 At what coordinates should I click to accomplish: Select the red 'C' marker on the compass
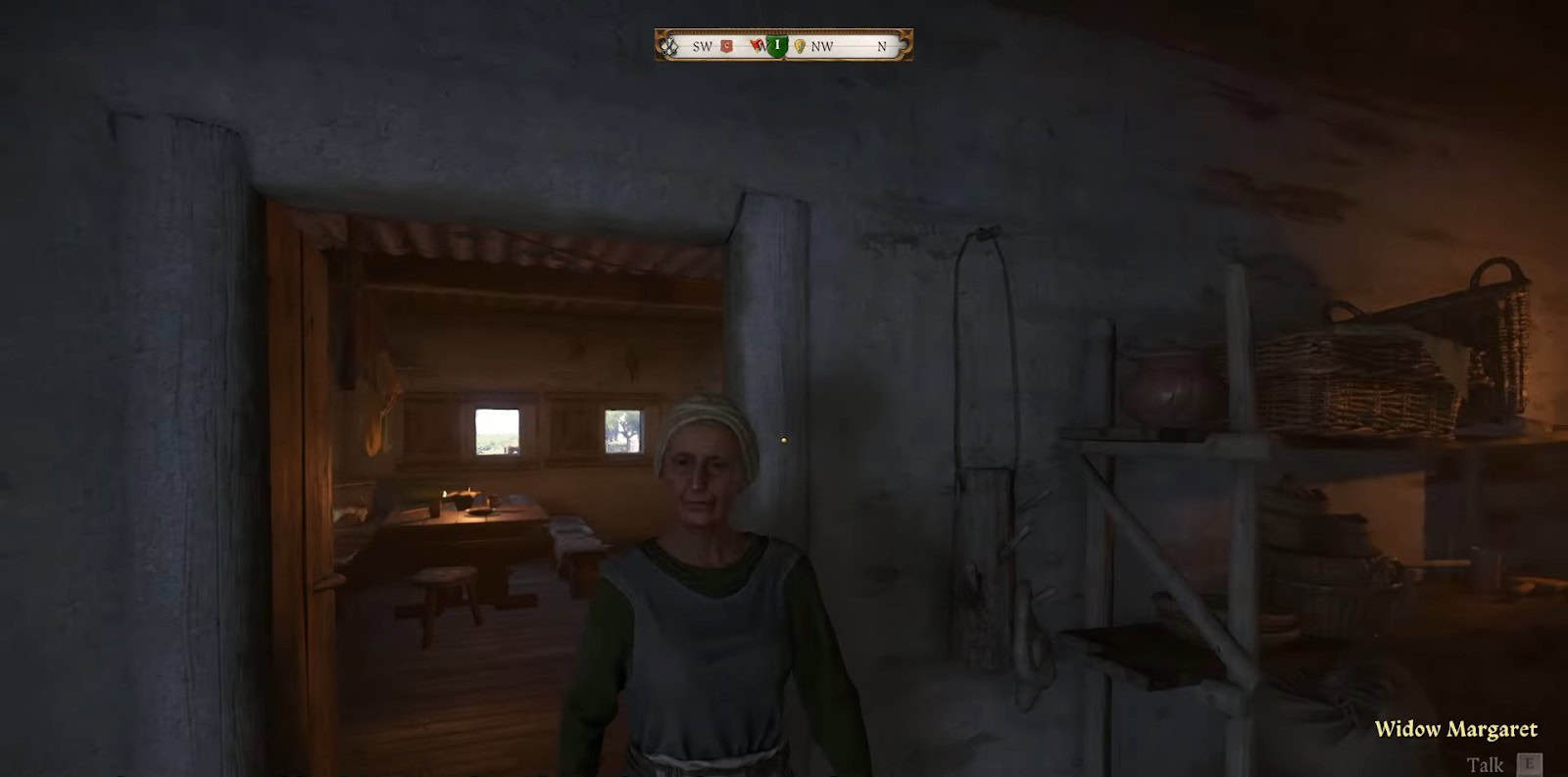point(727,45)
